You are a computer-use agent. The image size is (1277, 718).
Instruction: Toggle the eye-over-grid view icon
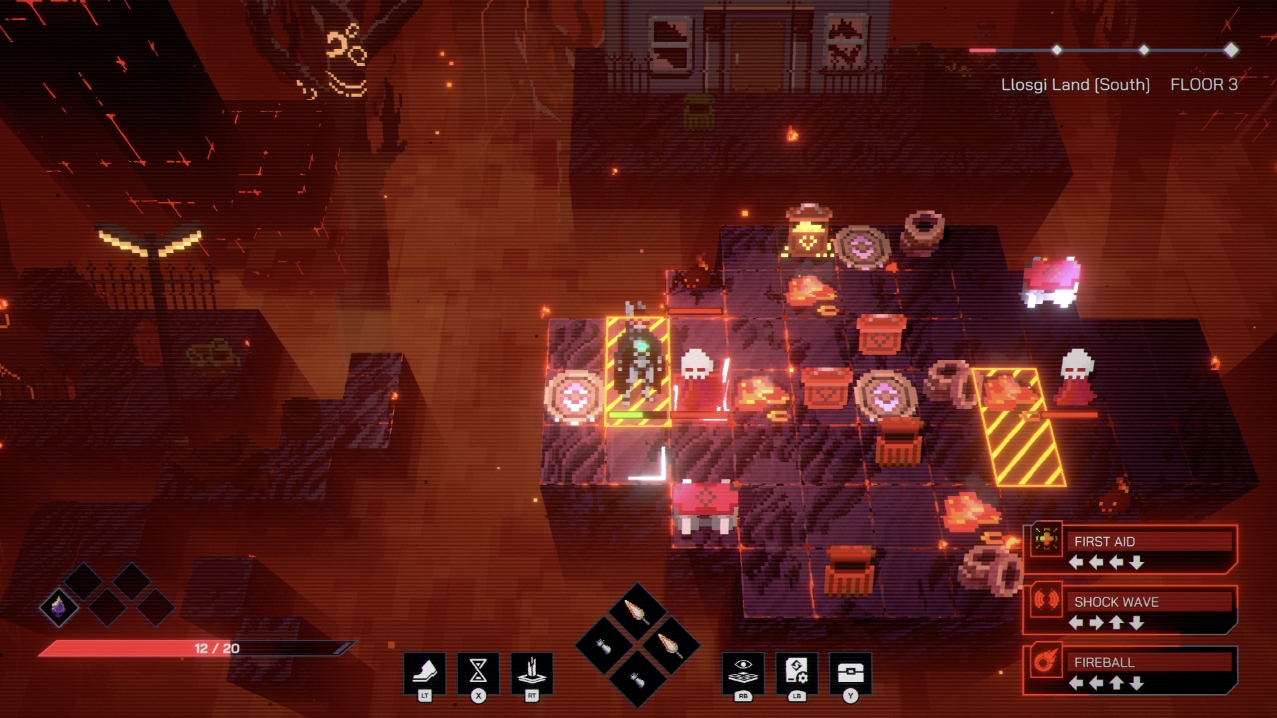pos(743,672)
